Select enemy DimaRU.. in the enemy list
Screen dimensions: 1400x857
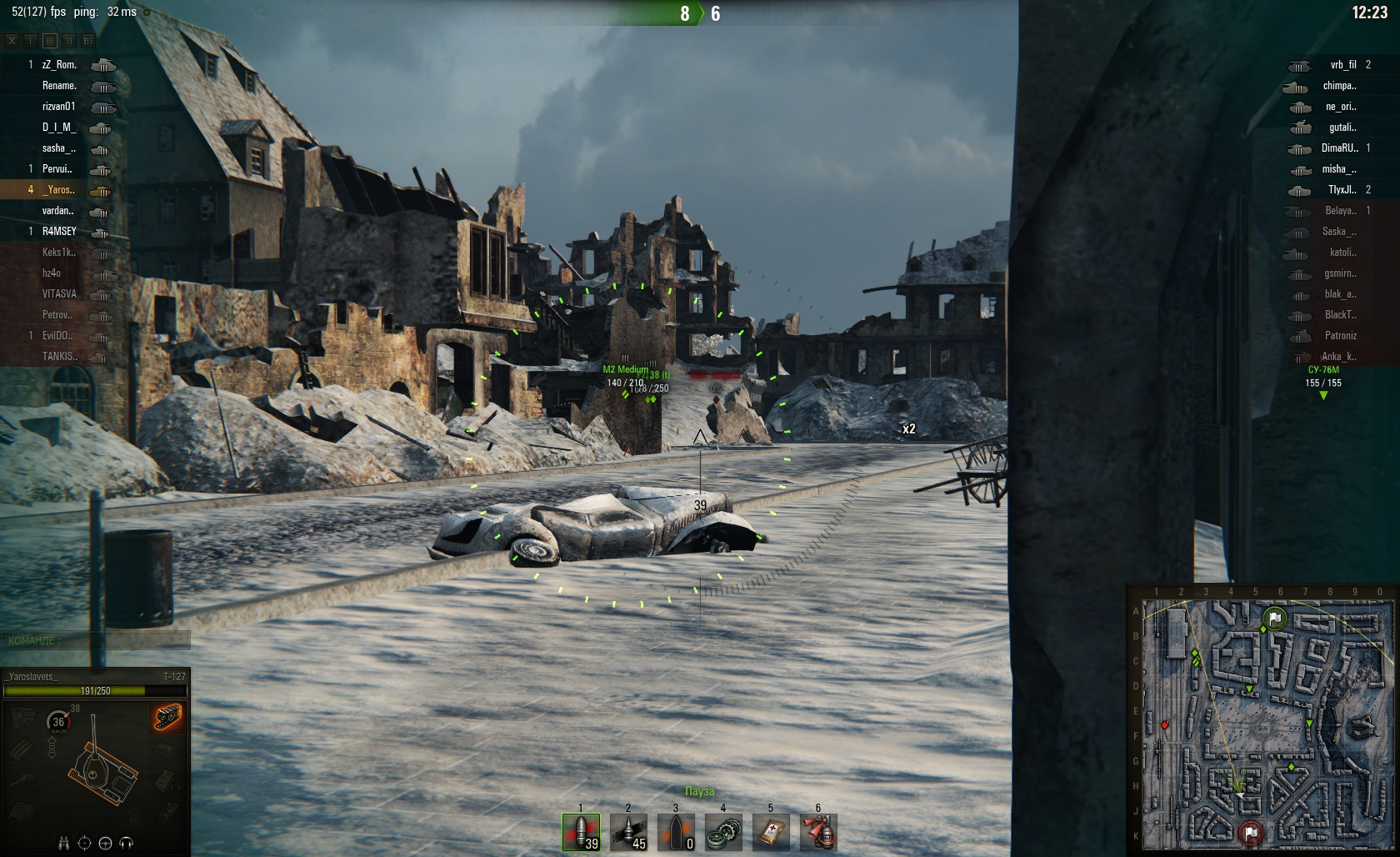click(1339, 148)
